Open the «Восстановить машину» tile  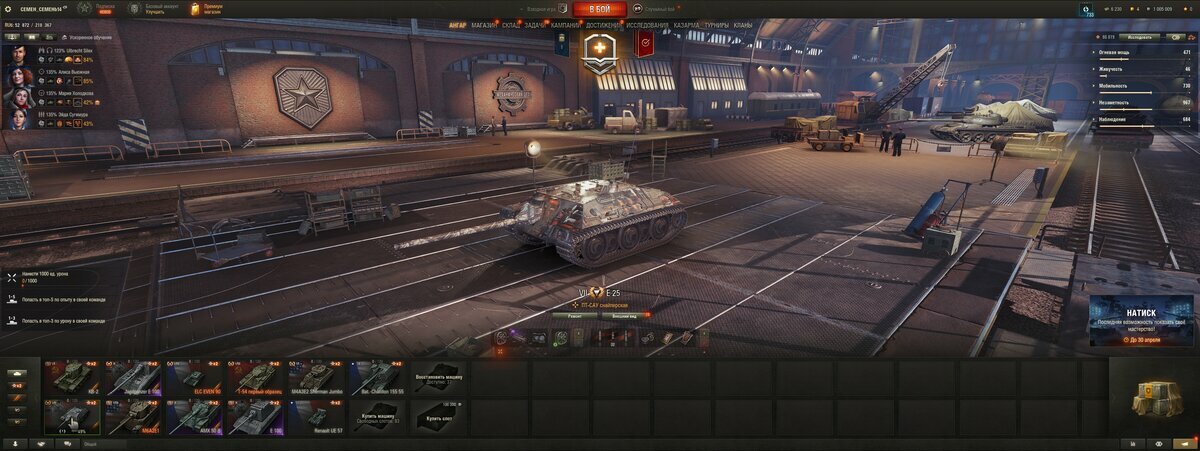[x=438, y=377]
